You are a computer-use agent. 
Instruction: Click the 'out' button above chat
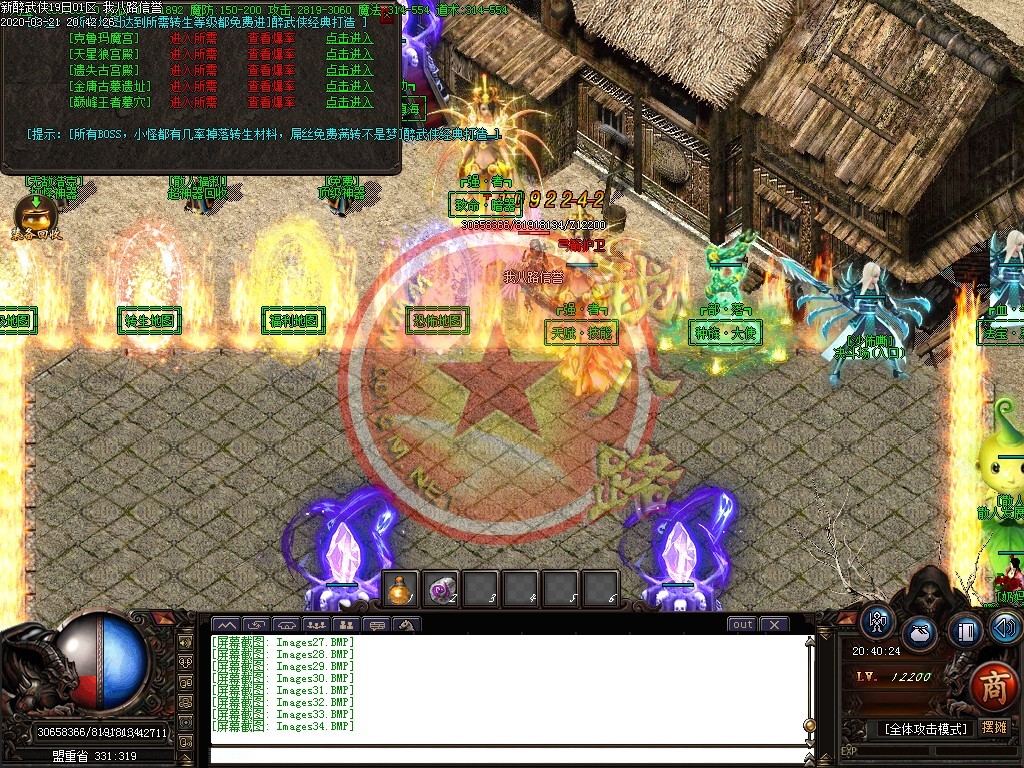click(742, 625)
